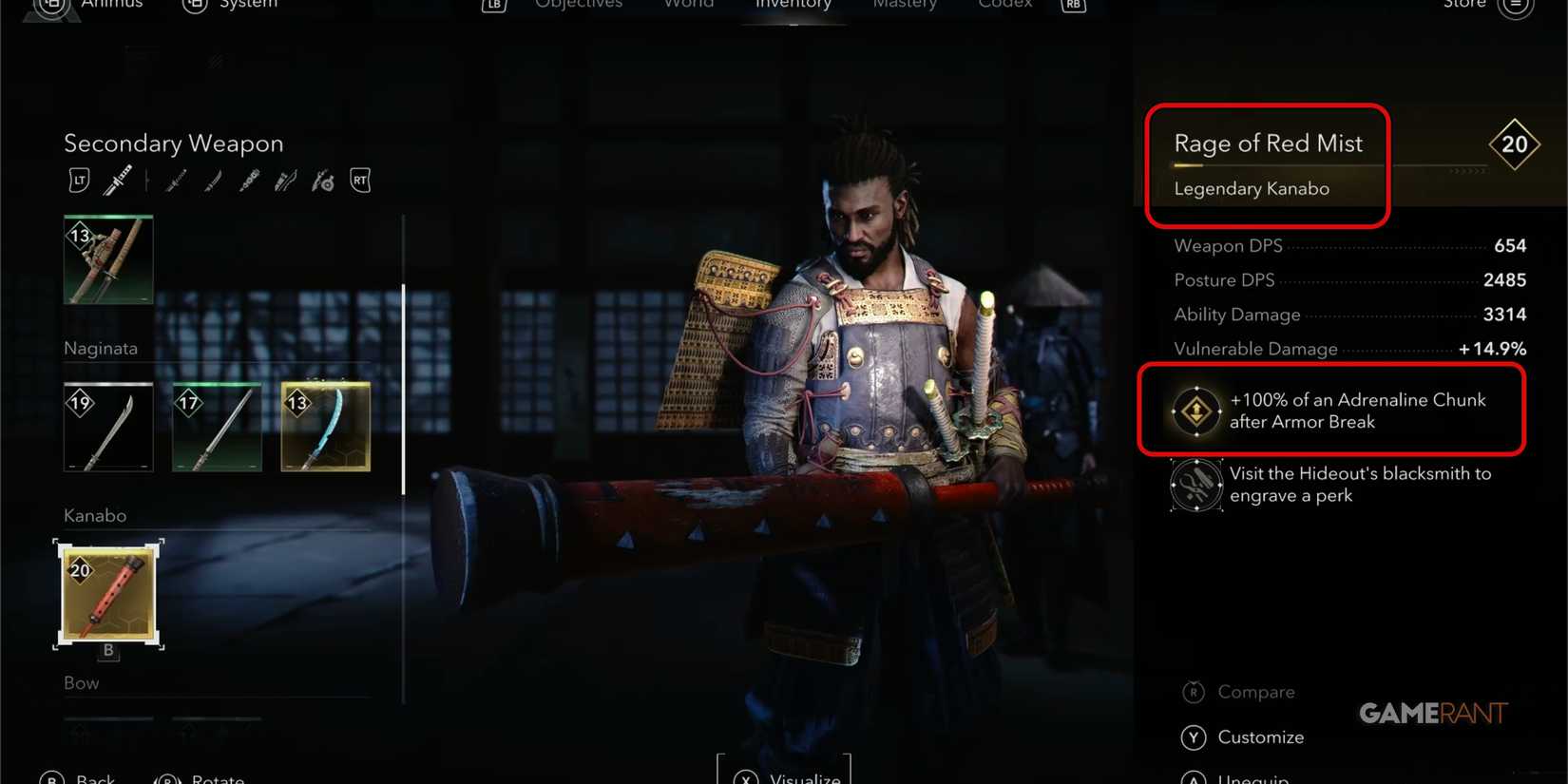Select the ranged weapon category icon
The width and height of the screenshot is (1568, 784).
[x=285, y=181]
